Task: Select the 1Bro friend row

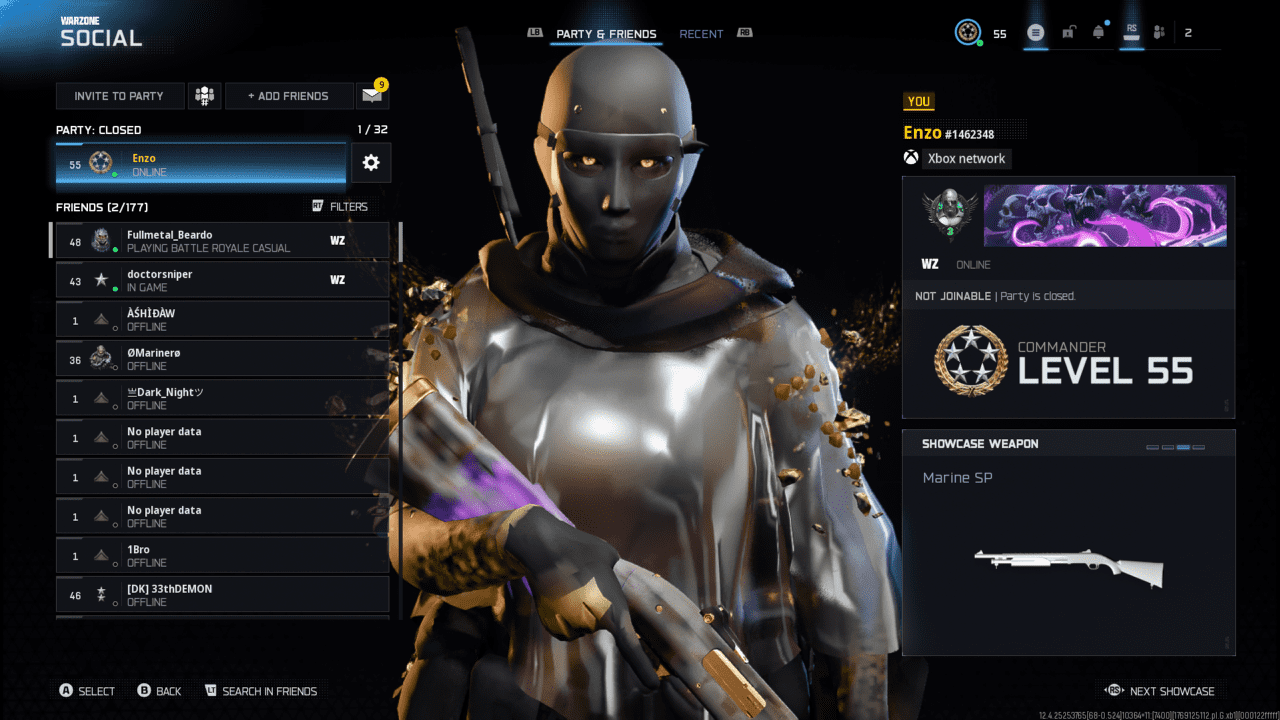Action: point(220,556)
